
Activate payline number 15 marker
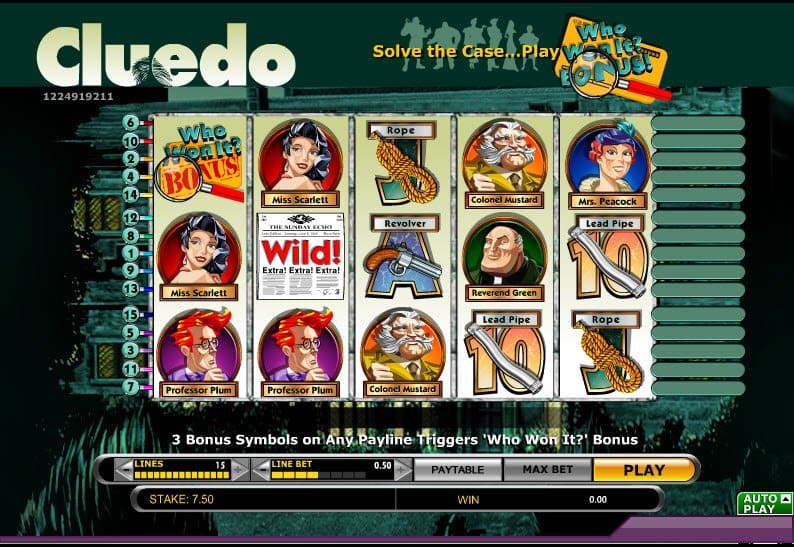tap(131, 314)
